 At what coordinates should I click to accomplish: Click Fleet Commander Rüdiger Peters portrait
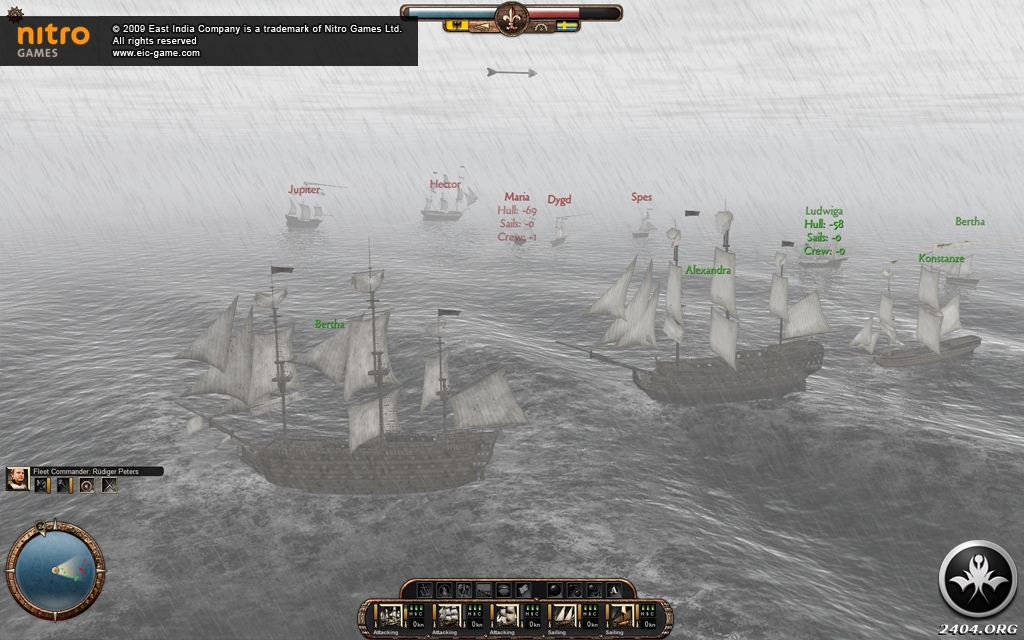[17, 478]
